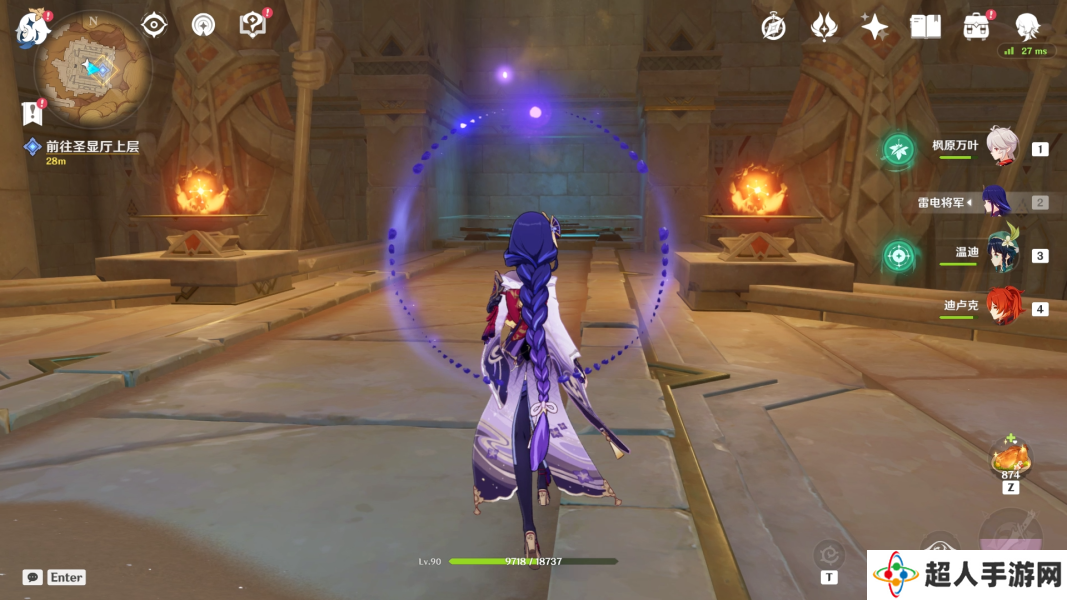Open the circular minimap
The height and width of the screenshot is (600, 1067).
click(92, 67)
